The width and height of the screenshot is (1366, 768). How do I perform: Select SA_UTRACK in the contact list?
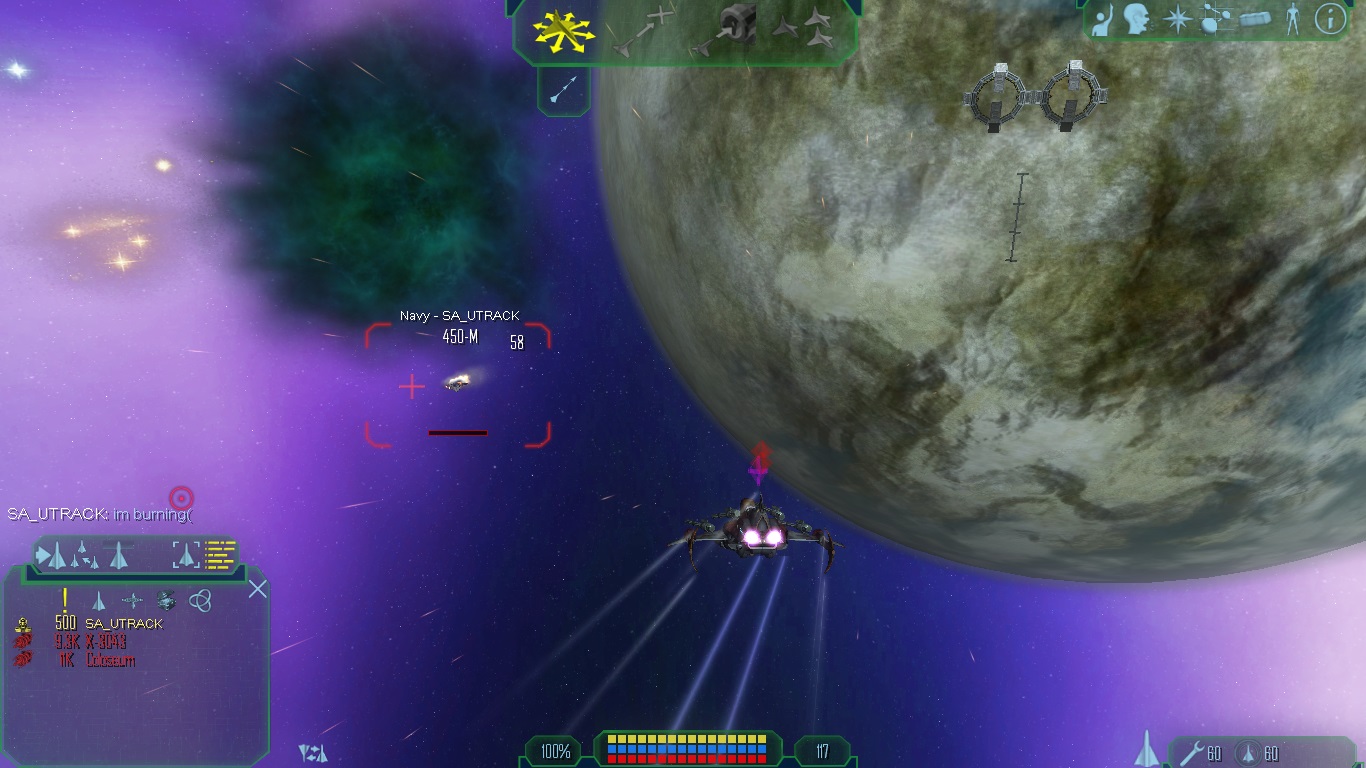(x=123, y=624)
